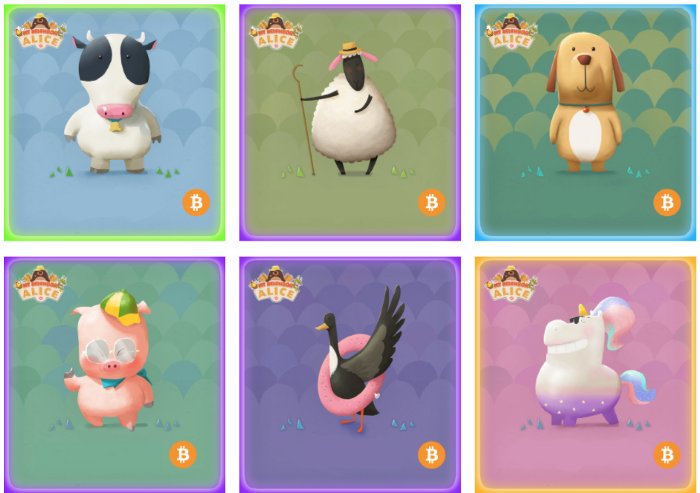Select the pig with glasses card
Viewport: 700px width, 493px height.
(114, 374)
